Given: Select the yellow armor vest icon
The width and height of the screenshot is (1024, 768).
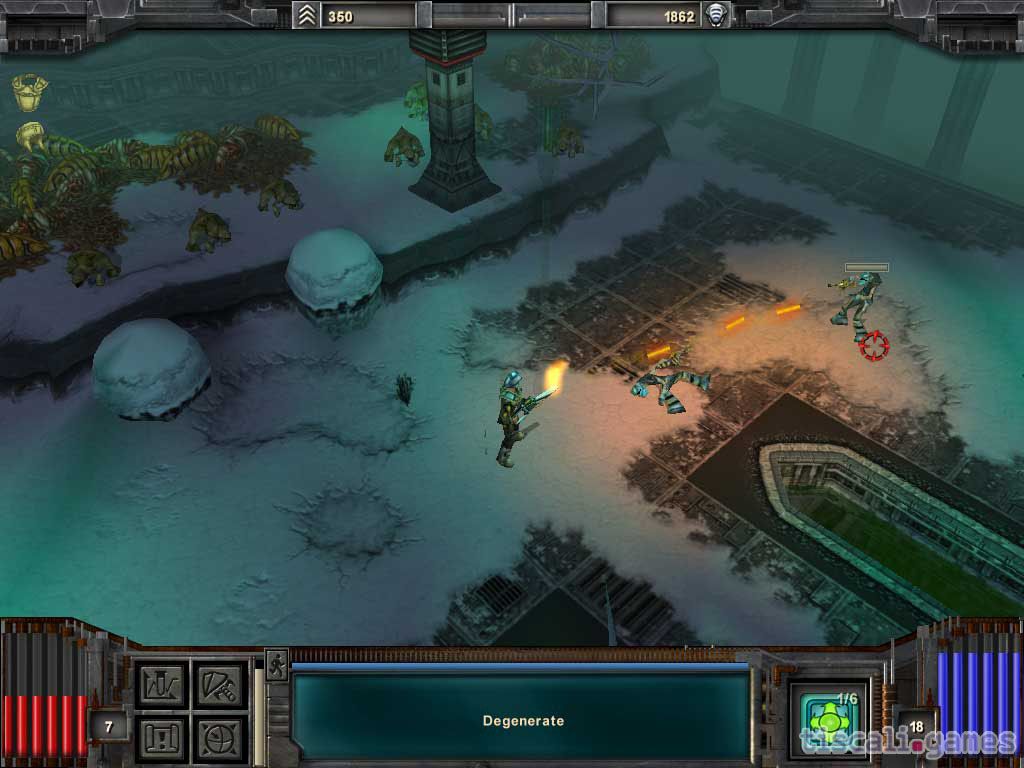Looking at the screenshot, I should pos(30,92).
